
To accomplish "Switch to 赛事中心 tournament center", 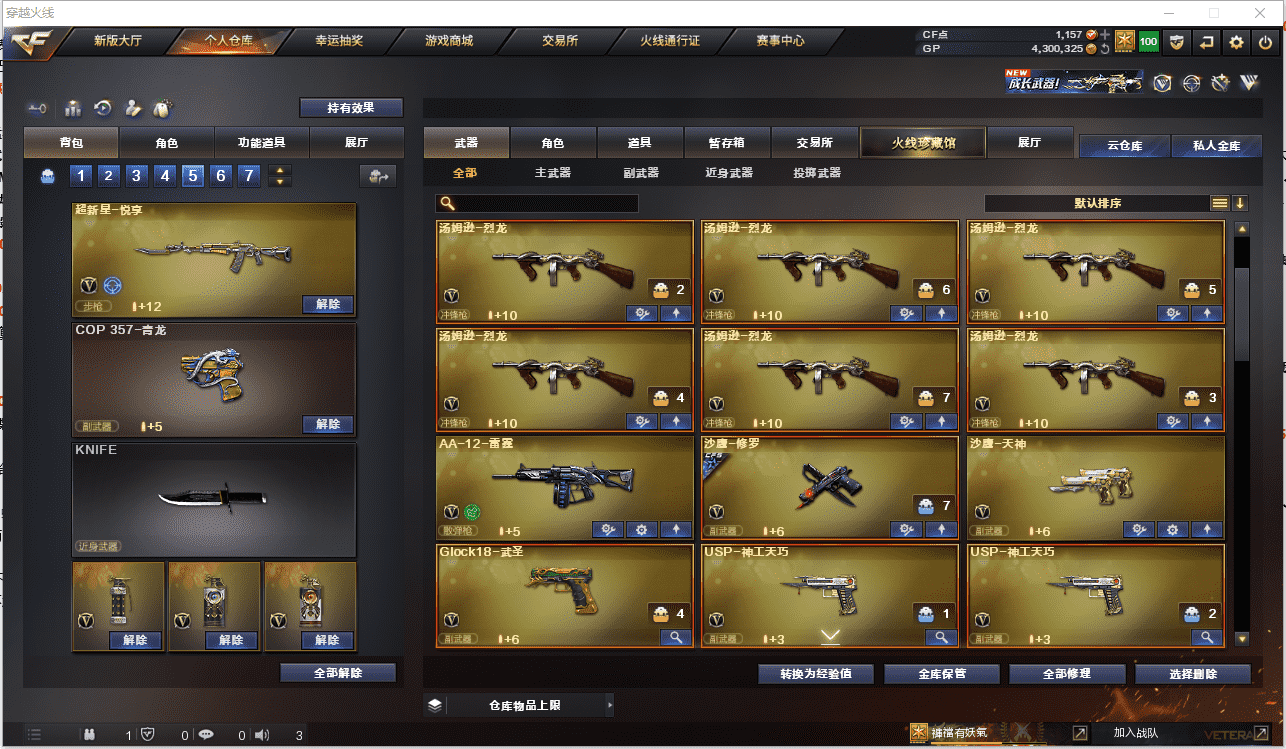I will 780,41.
